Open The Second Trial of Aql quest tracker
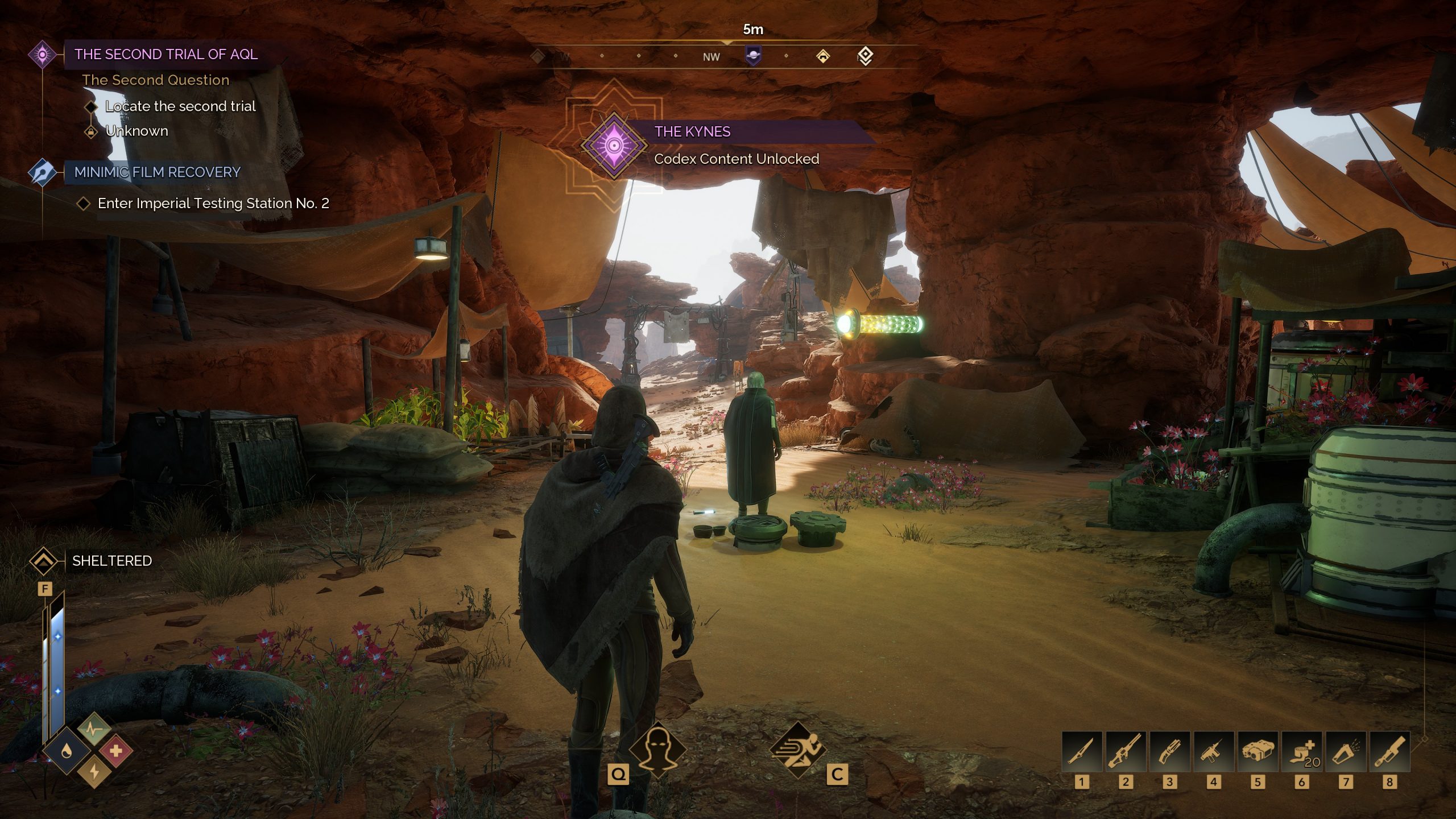The image size is (1456, 819). [x=166, y=55]
